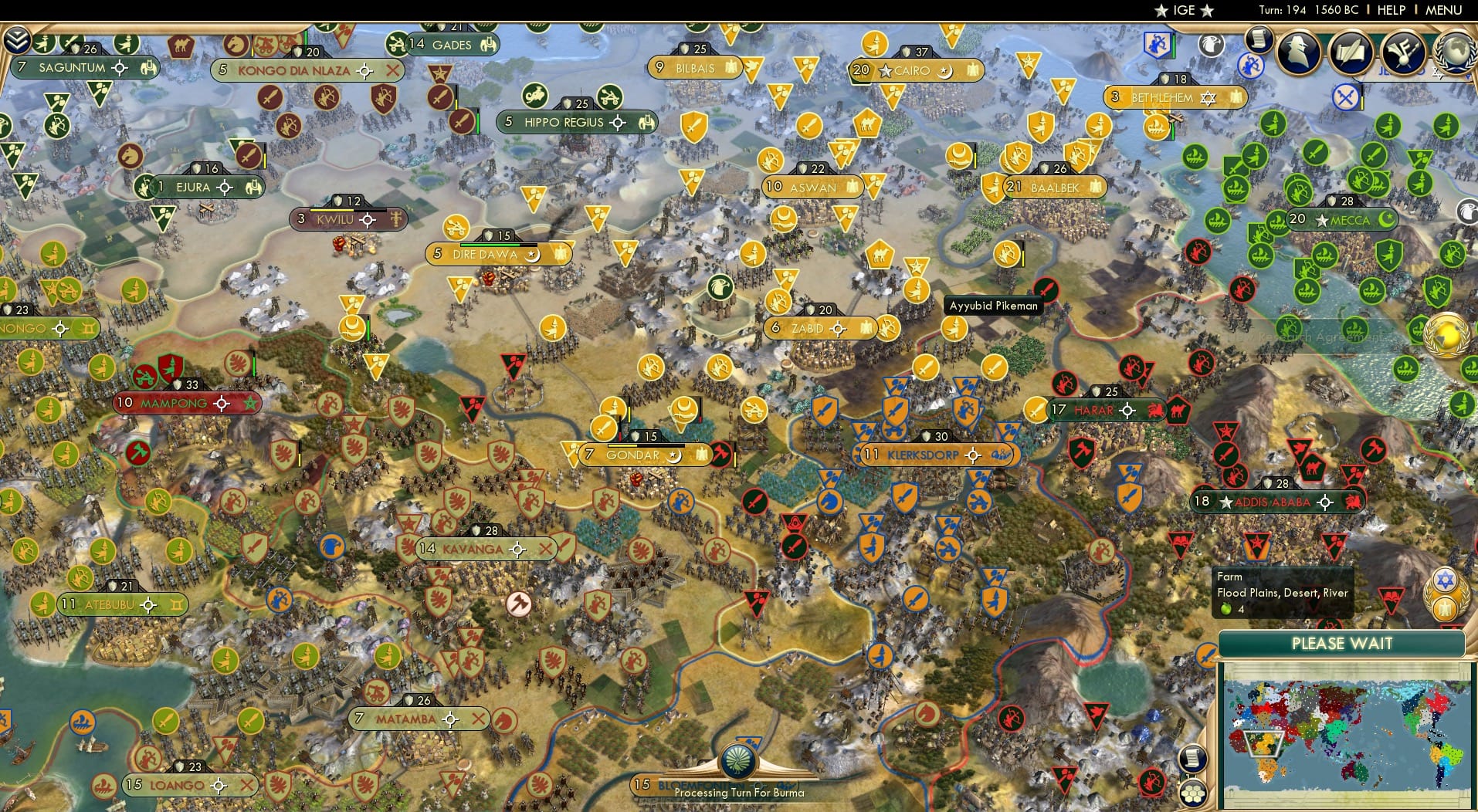Open the MENU item in the top bar
Viewport: 1478px width, 812px height.
coord(1442,10)
